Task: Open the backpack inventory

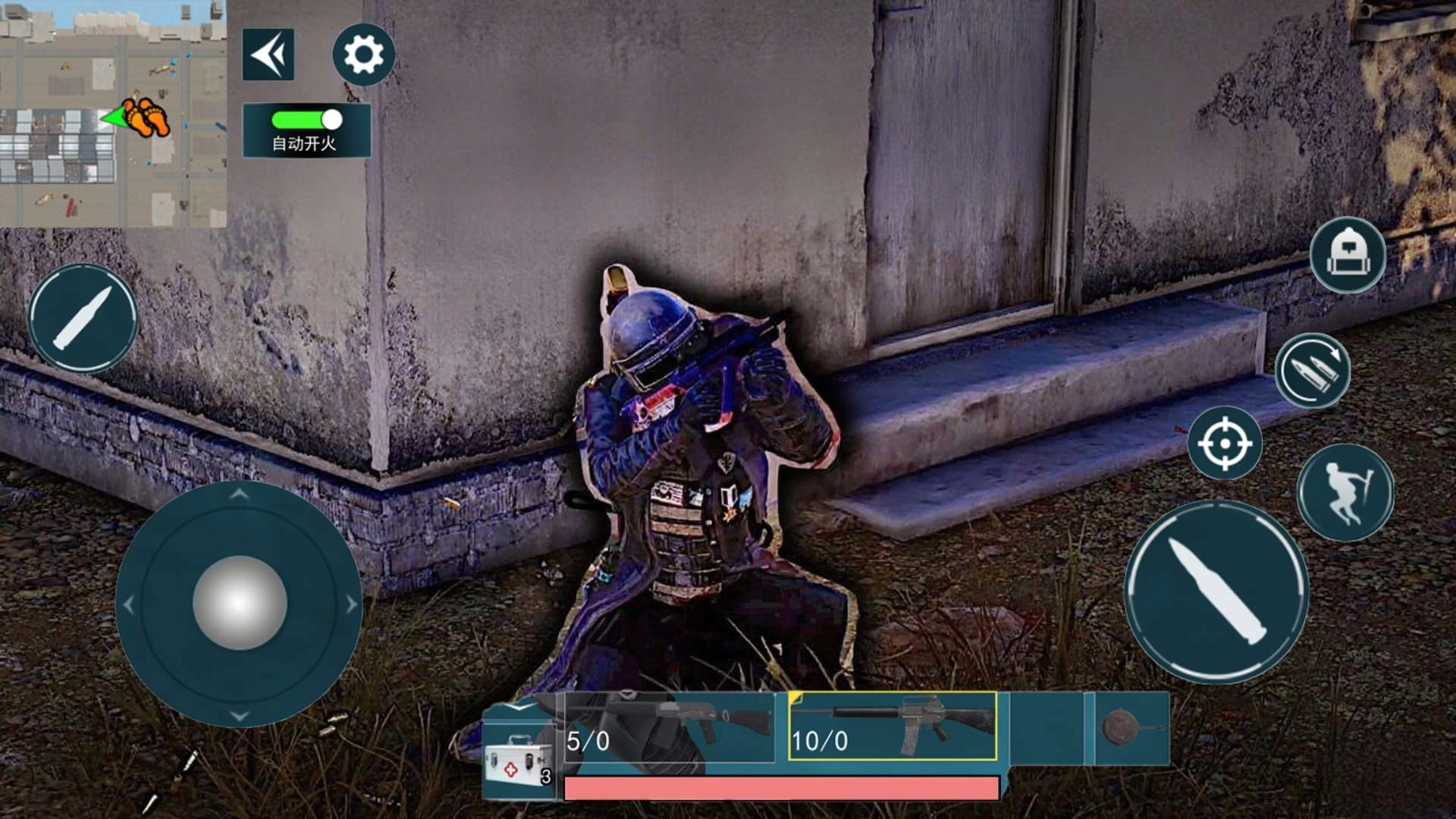Action: 1347,256
